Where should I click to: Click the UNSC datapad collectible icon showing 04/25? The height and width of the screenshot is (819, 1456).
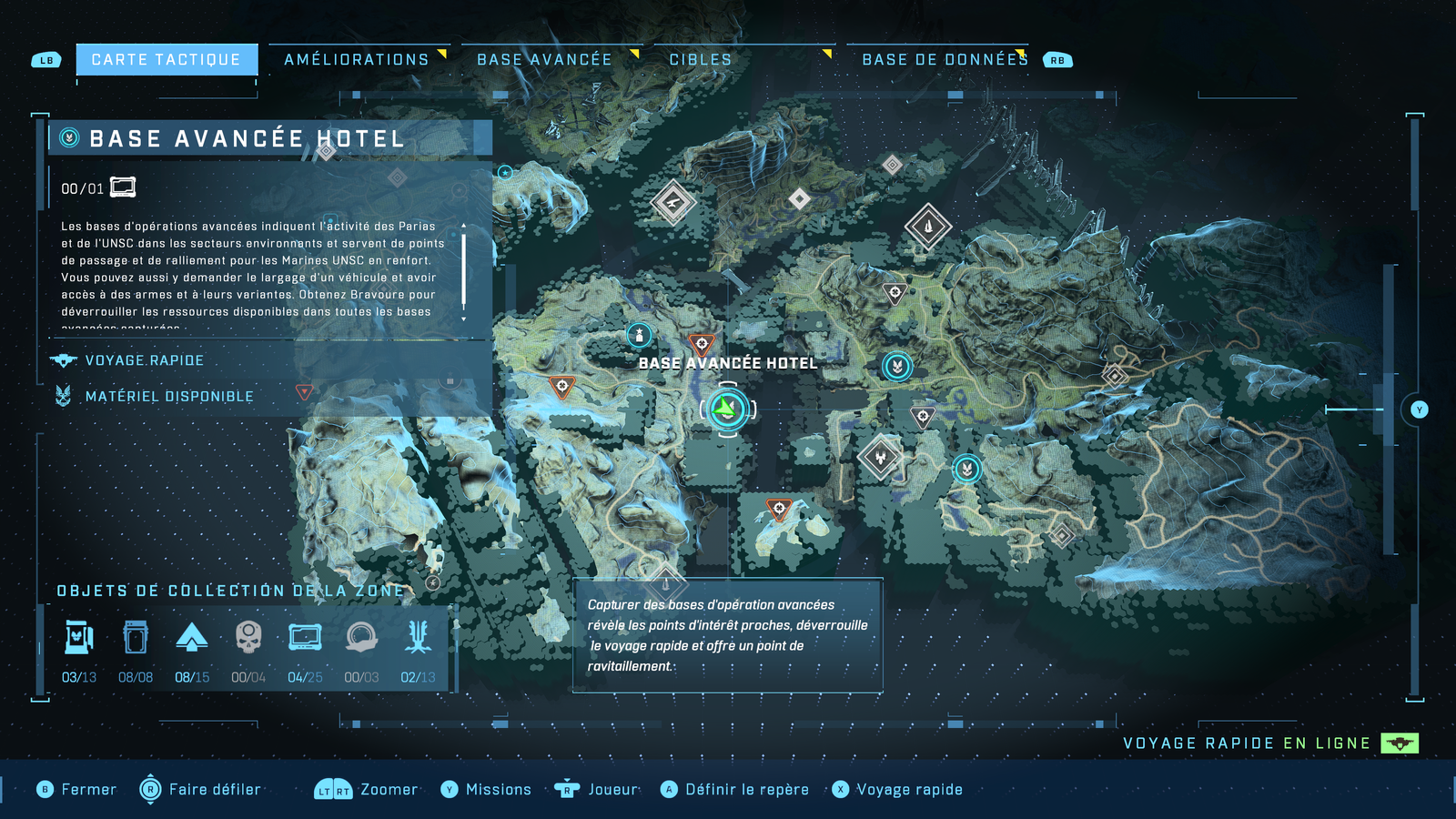point(304,638)
